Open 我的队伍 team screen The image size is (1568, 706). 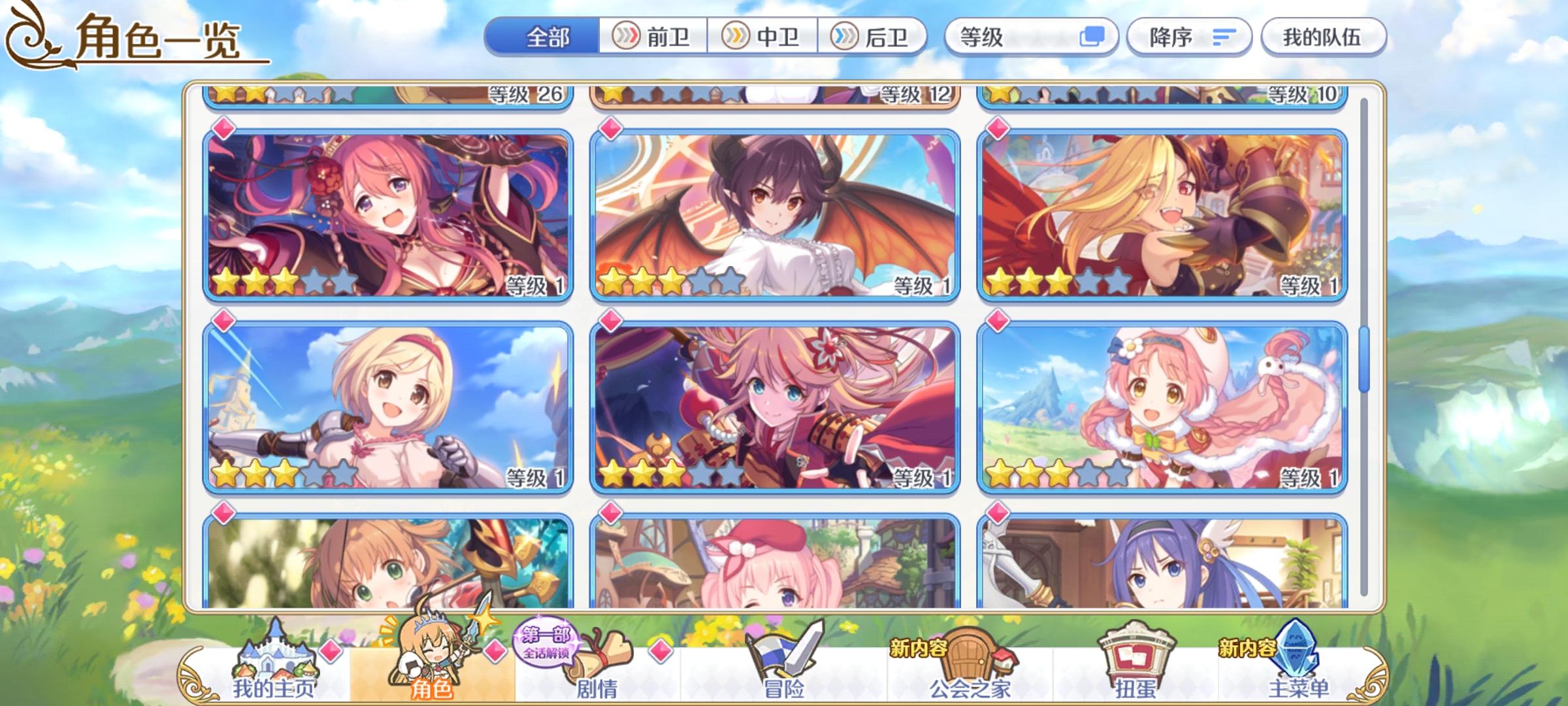tap(1322, 37)
